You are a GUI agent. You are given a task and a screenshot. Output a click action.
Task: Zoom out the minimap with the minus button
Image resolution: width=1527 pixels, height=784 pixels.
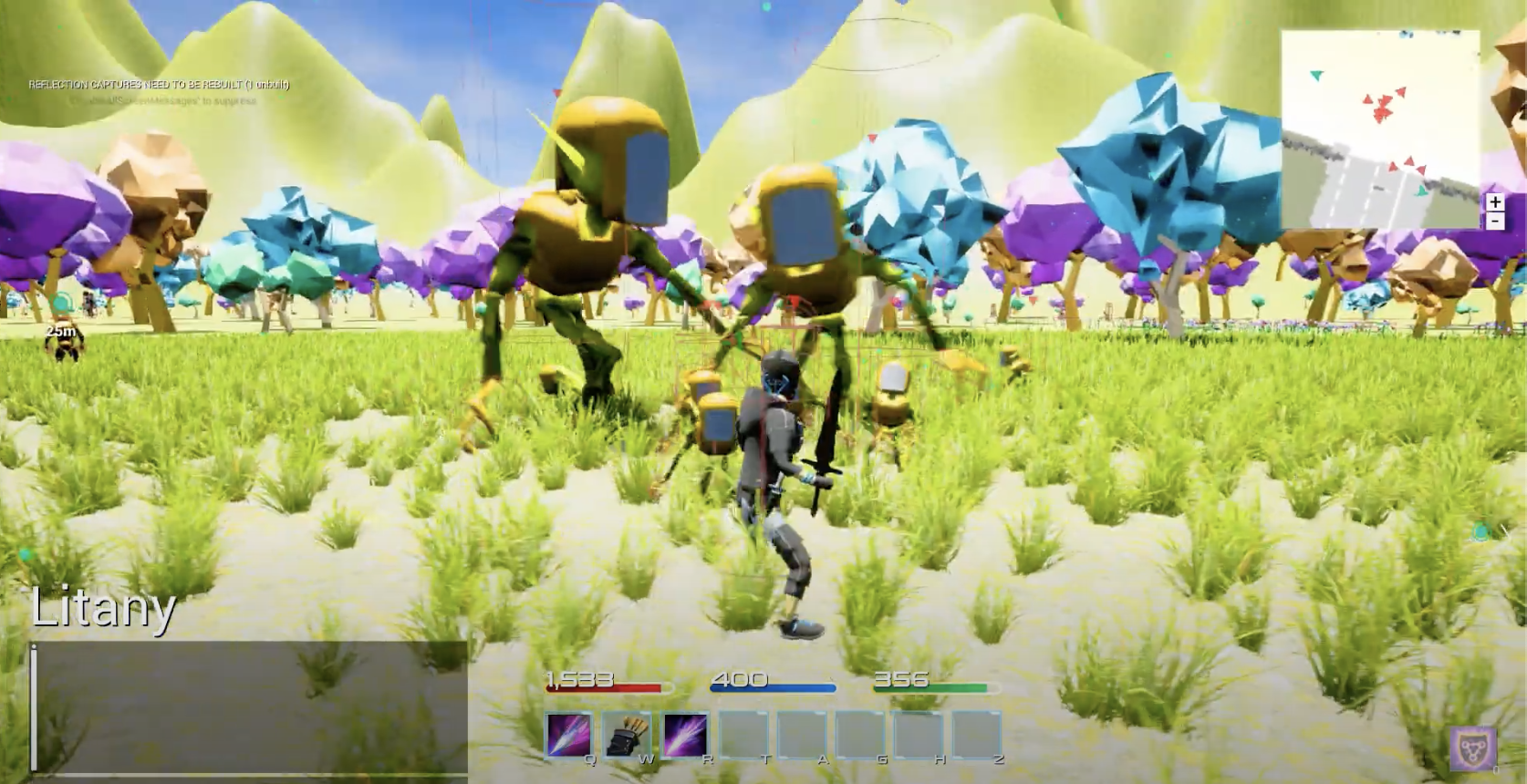(x=1494, y=221)
